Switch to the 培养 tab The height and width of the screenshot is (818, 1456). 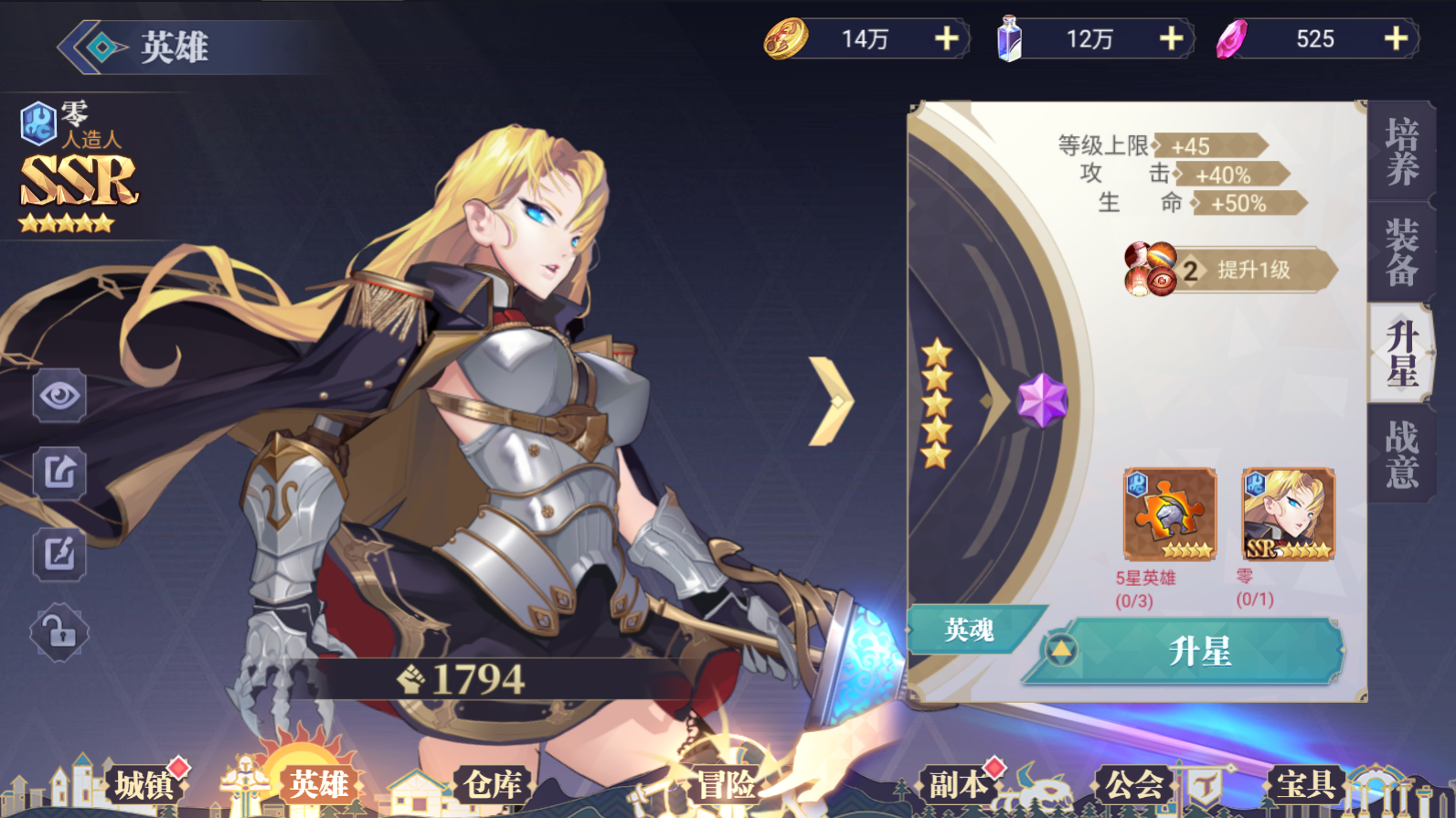(1400, 152)
